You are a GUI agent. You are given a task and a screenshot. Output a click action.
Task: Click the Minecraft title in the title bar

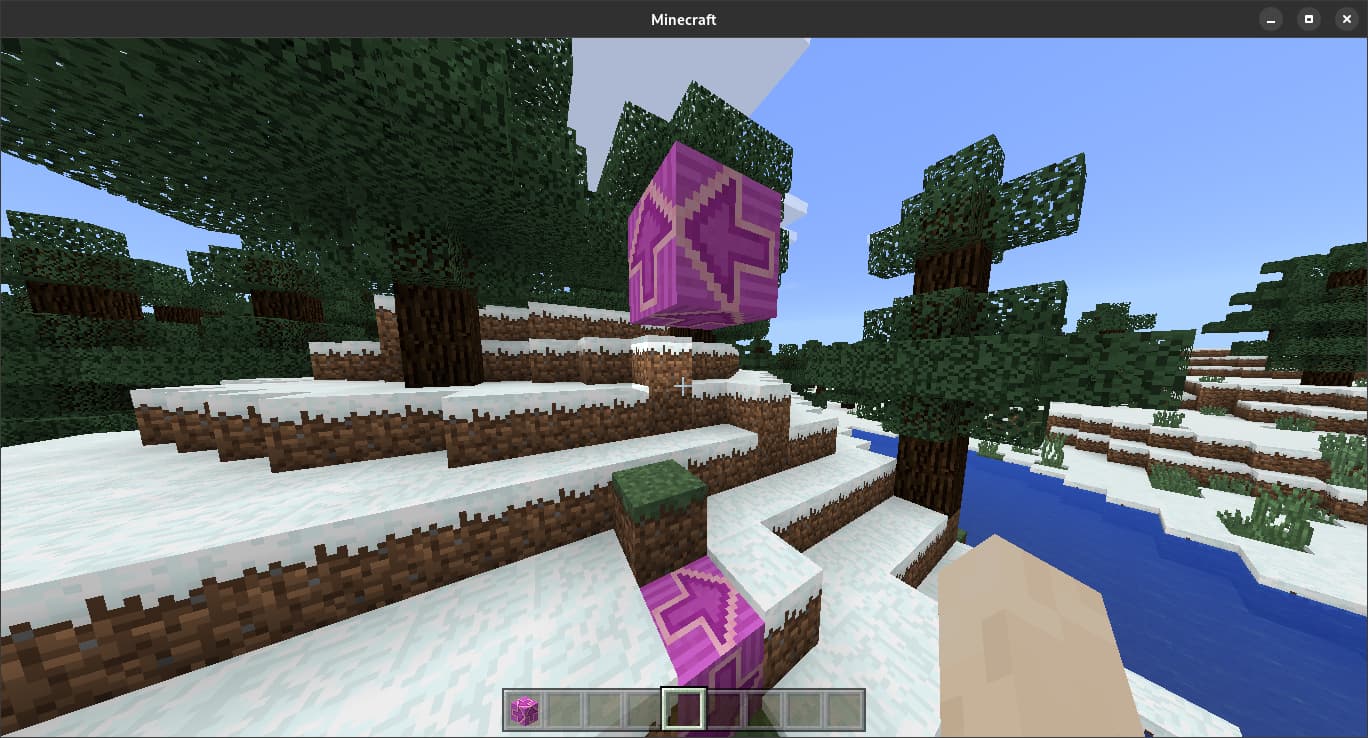683,18
